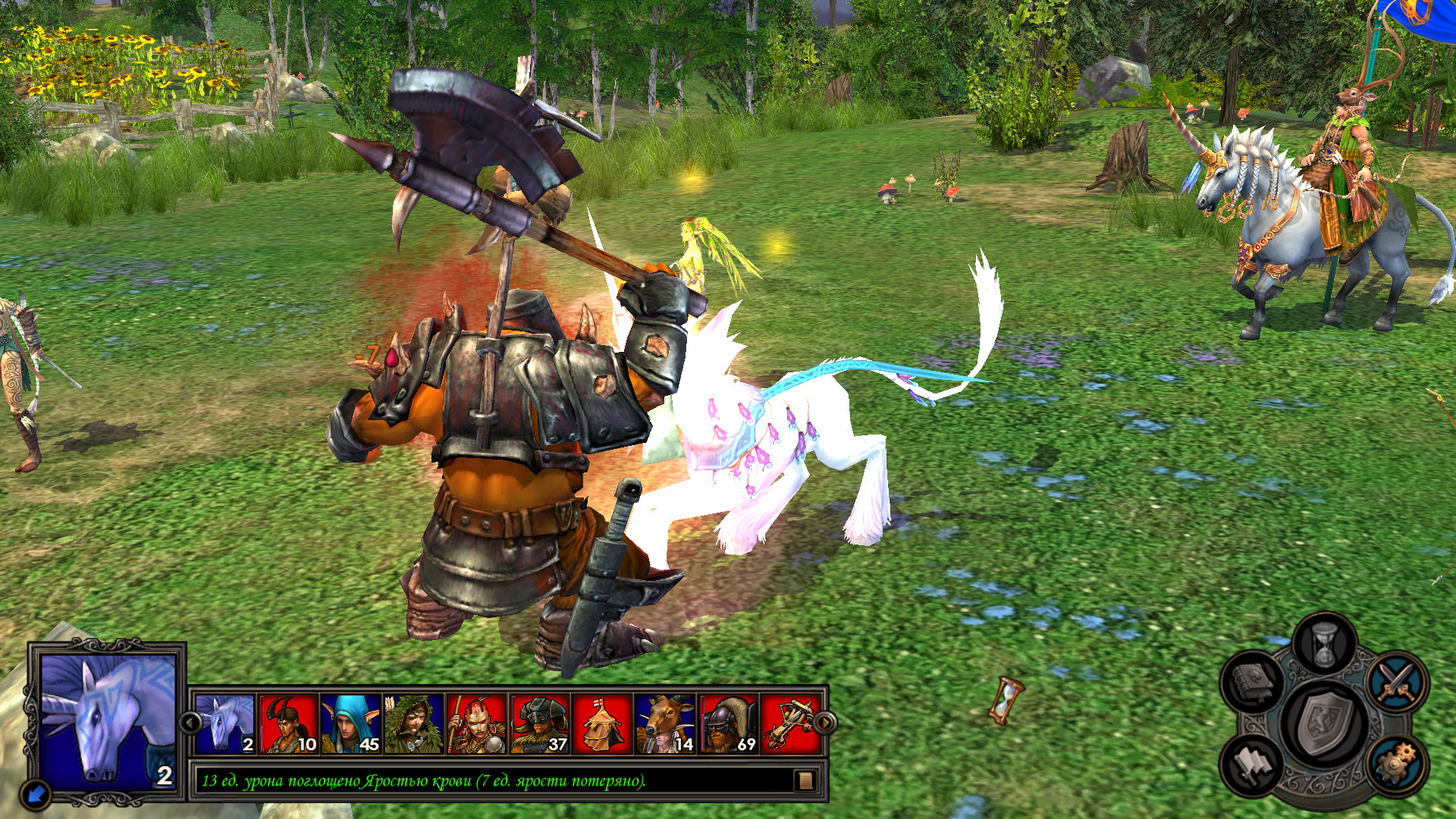Pick the horned-helmet orc stack of 37
Screen dimensions: 1456x819
pyautogui.click(x=539, y=724)
